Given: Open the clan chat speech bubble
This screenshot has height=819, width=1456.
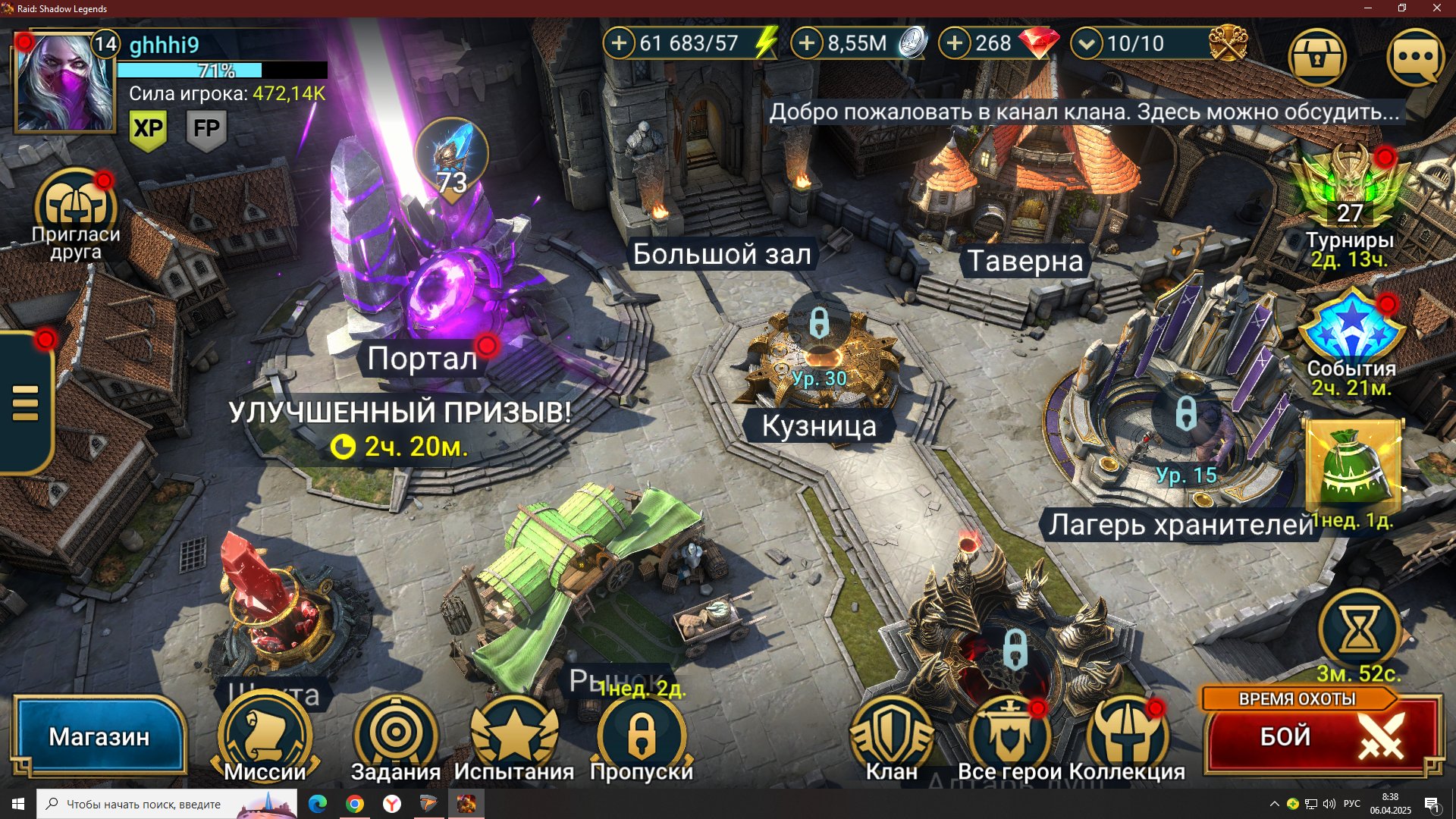Looking at the screenshot, I should (1415, 58).
